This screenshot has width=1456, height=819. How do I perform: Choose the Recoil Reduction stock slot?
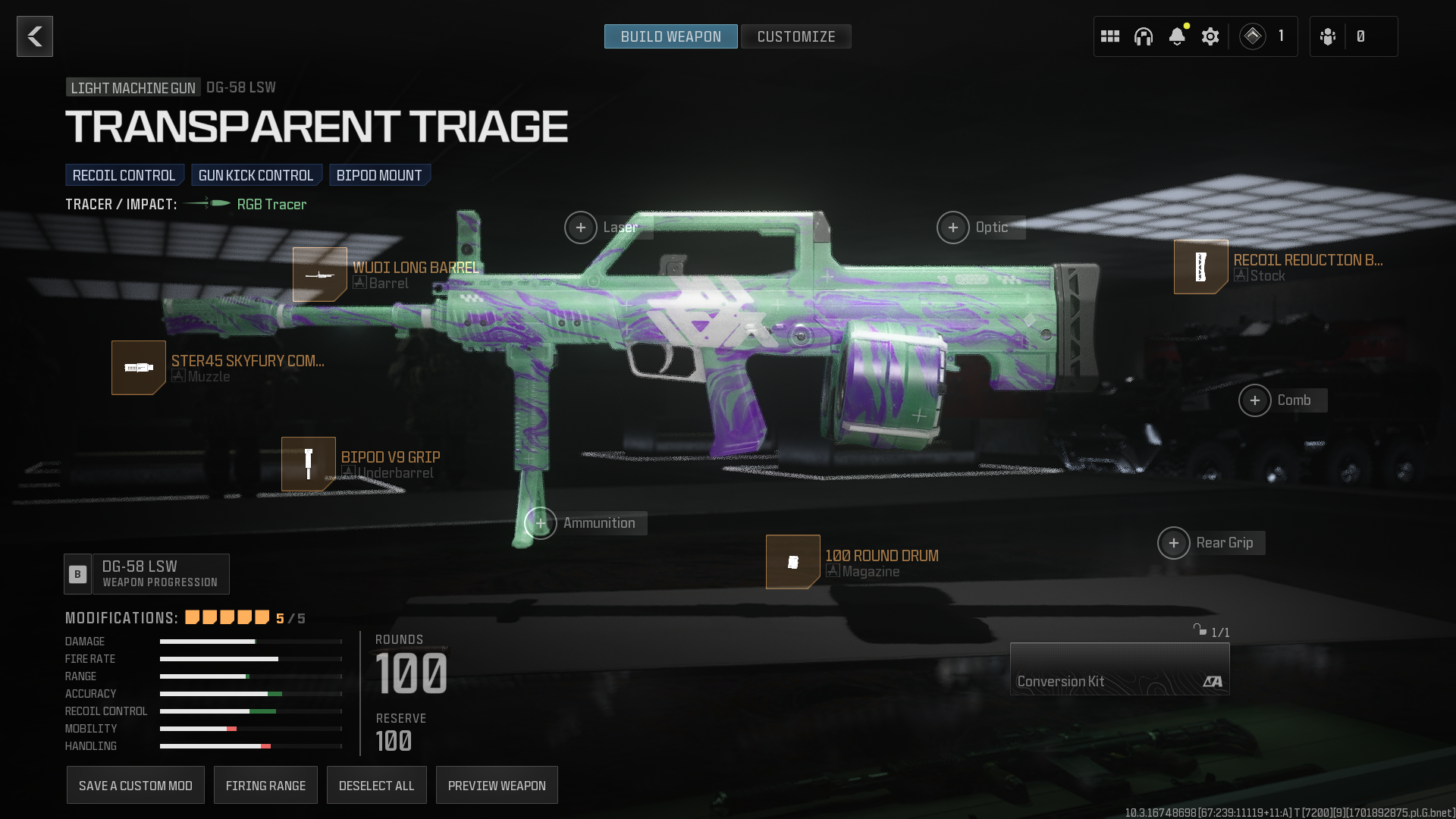[1201, 267]
